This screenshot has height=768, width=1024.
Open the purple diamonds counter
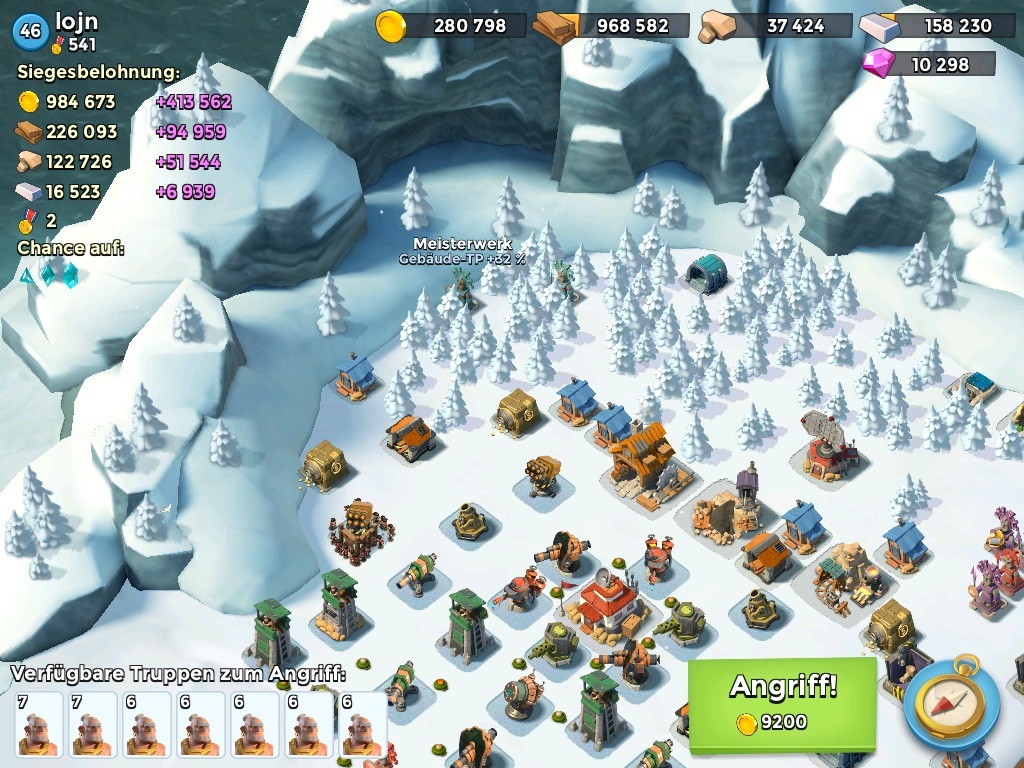tap(930, 64)
